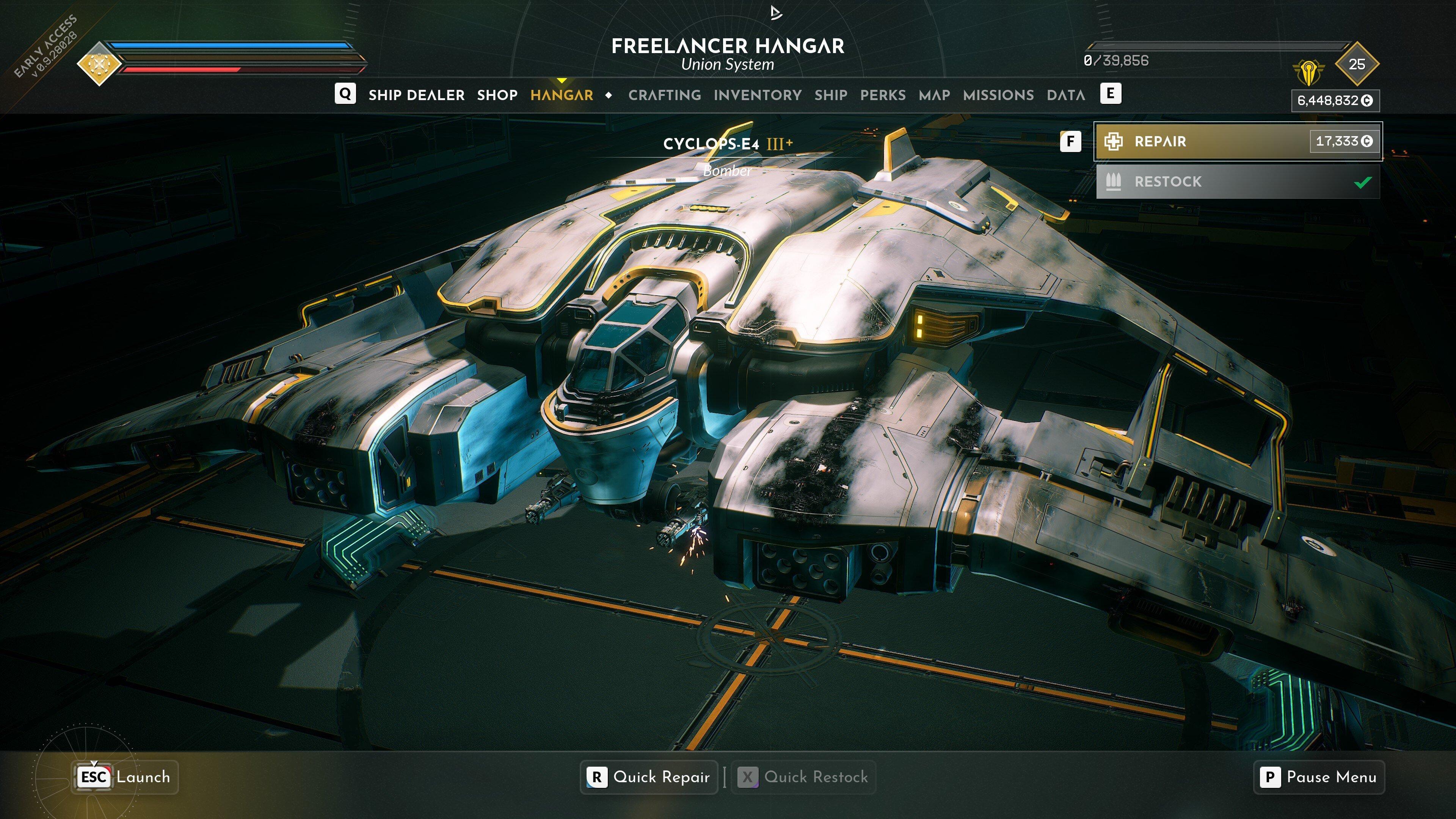Switch to the Inventory tab
This screenshot has height=819, width=1456.
pyautogui.click(x=757, y=94)
